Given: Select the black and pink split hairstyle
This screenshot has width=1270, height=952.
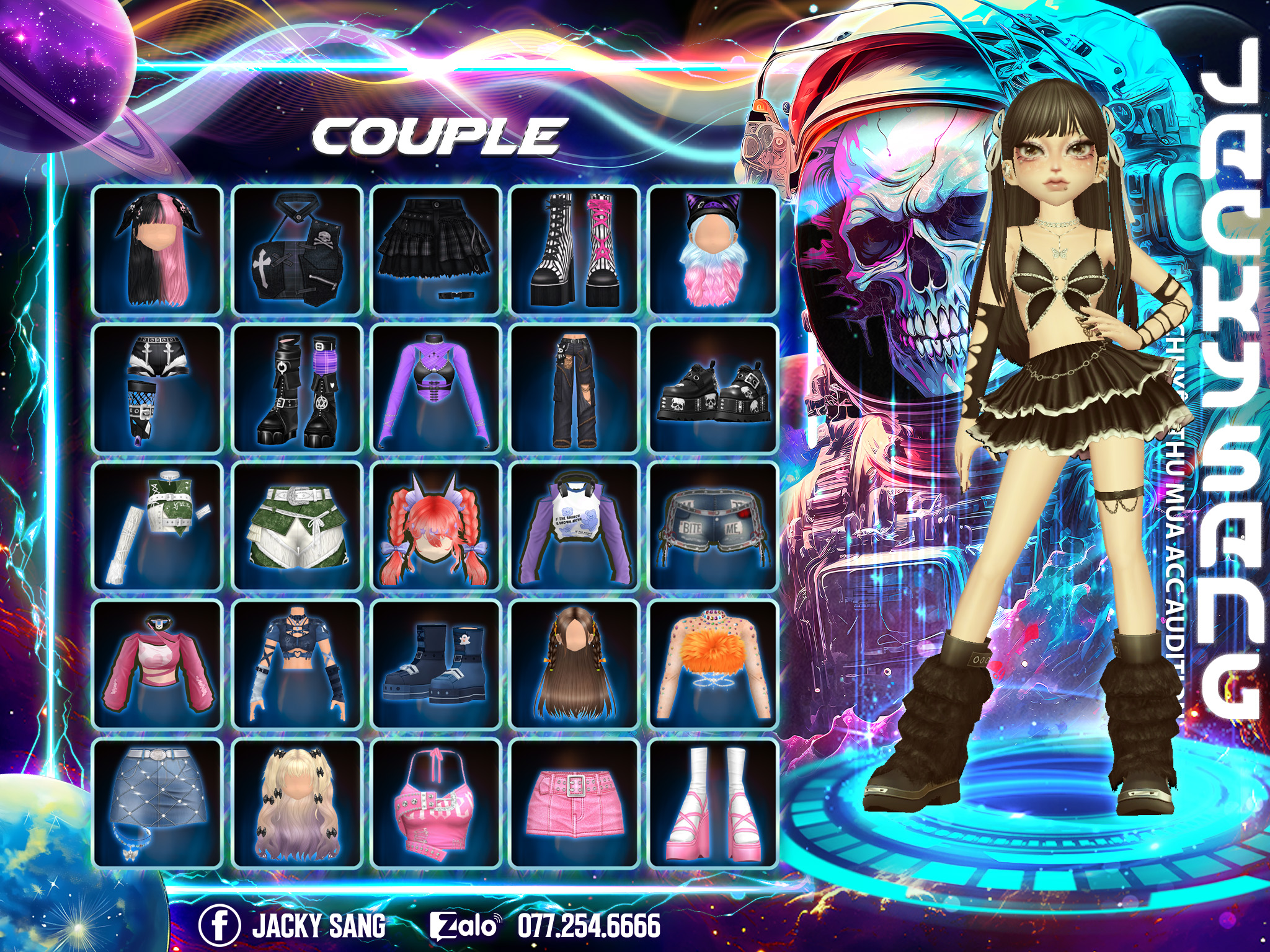Looking at the screenshot, I should [157, 250].
